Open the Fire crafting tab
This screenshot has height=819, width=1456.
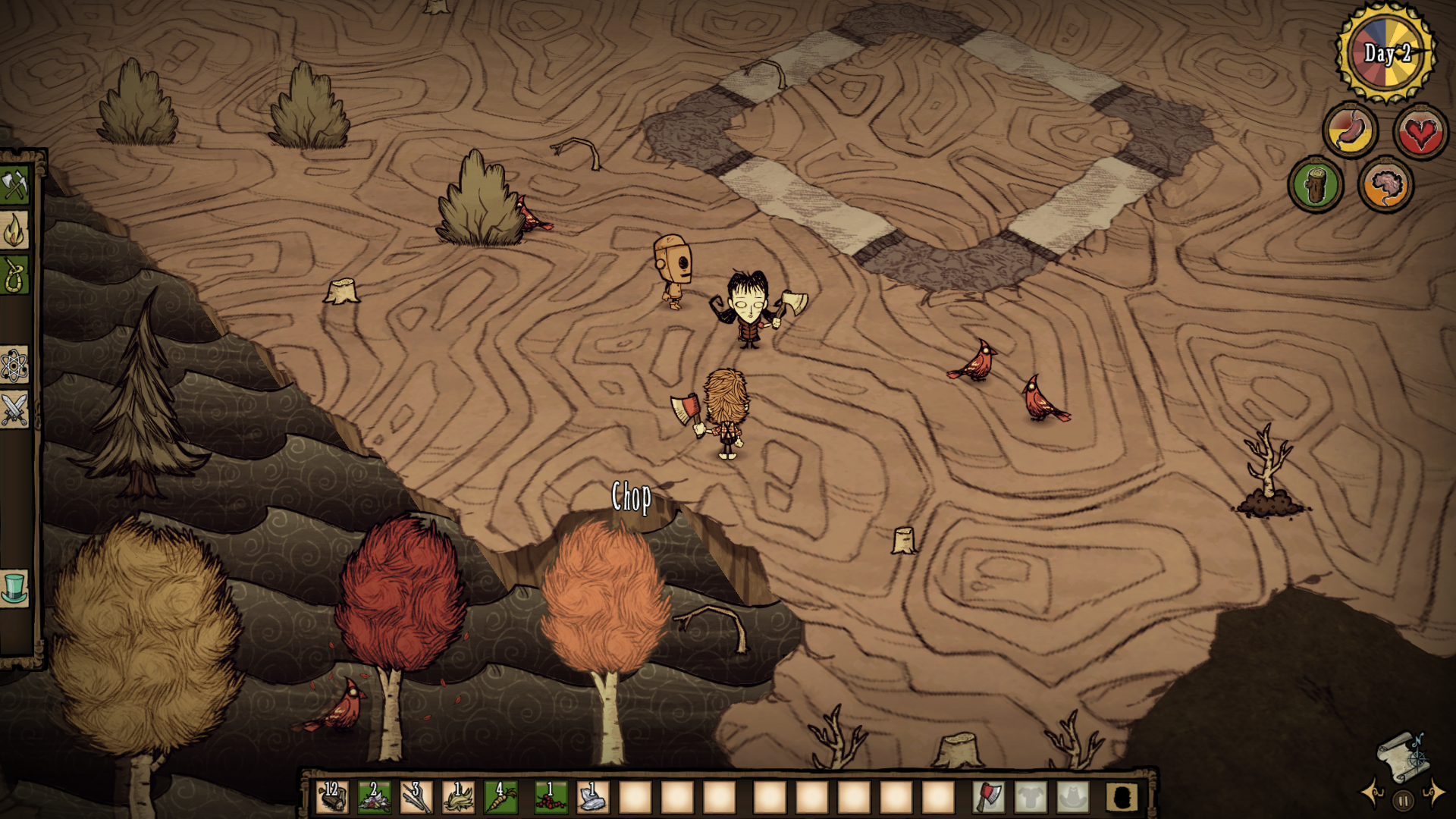[x=14, y=231]
